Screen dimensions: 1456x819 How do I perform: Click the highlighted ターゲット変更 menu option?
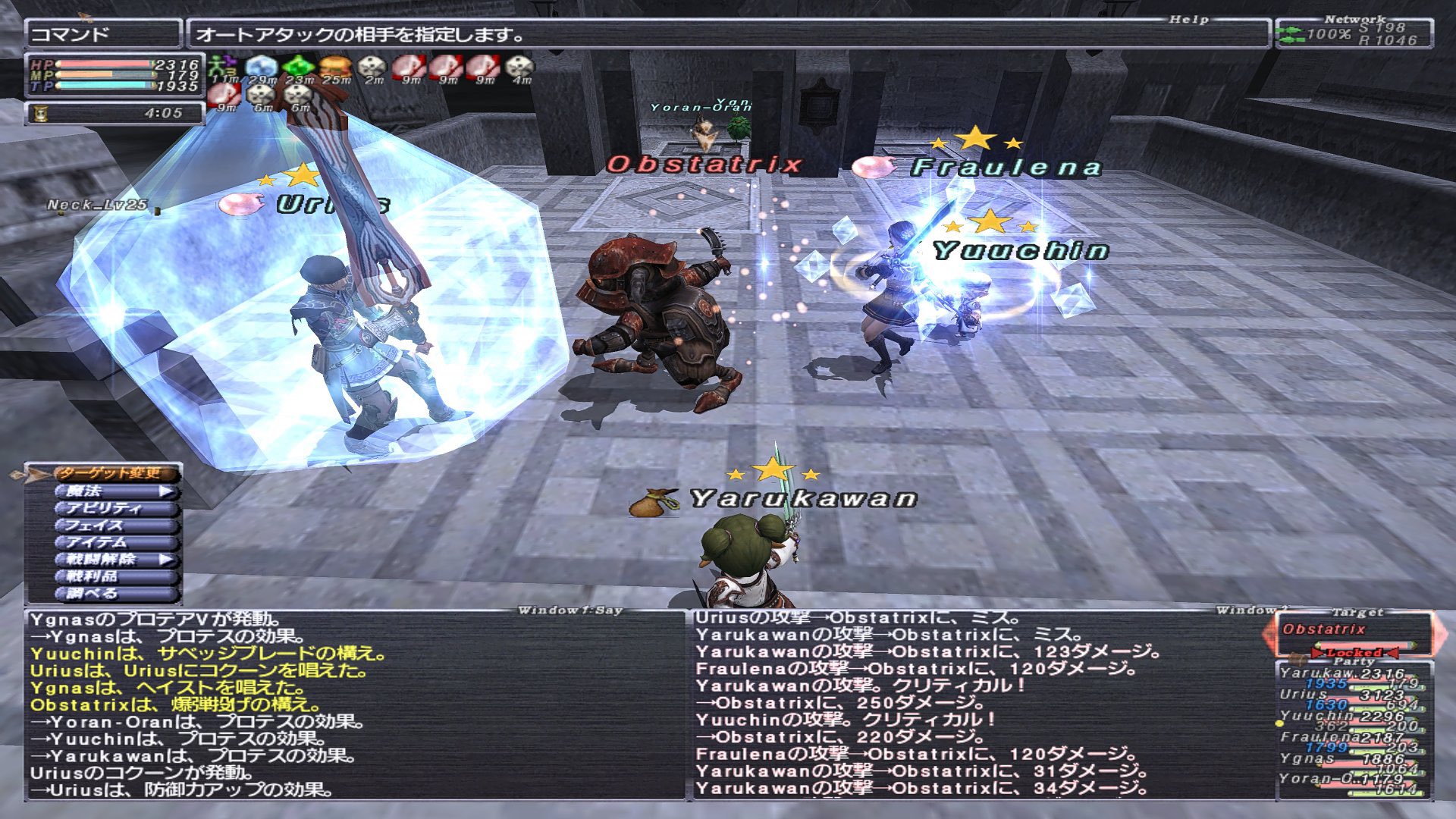pos(114,473)
